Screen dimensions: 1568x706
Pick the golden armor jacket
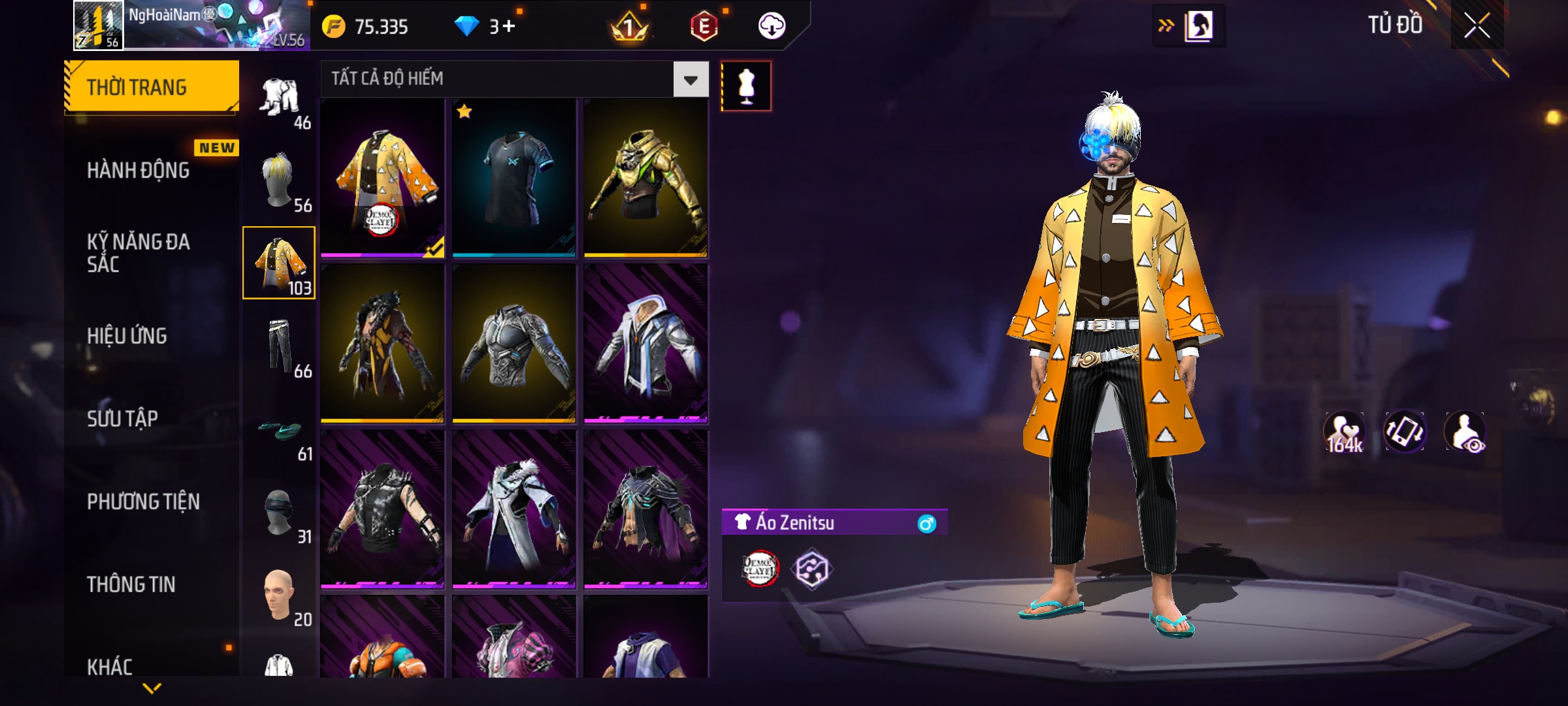click(645, 178)
